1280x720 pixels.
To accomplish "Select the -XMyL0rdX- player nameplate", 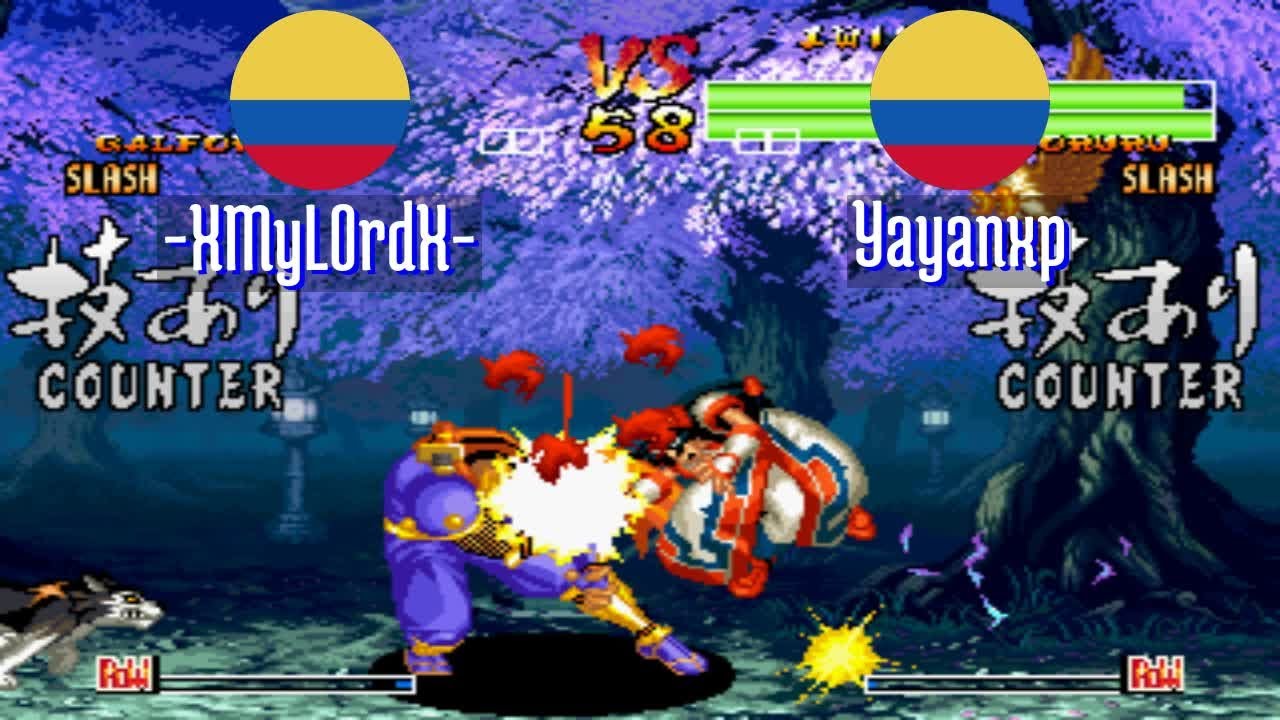I will [x=318, y=240].
